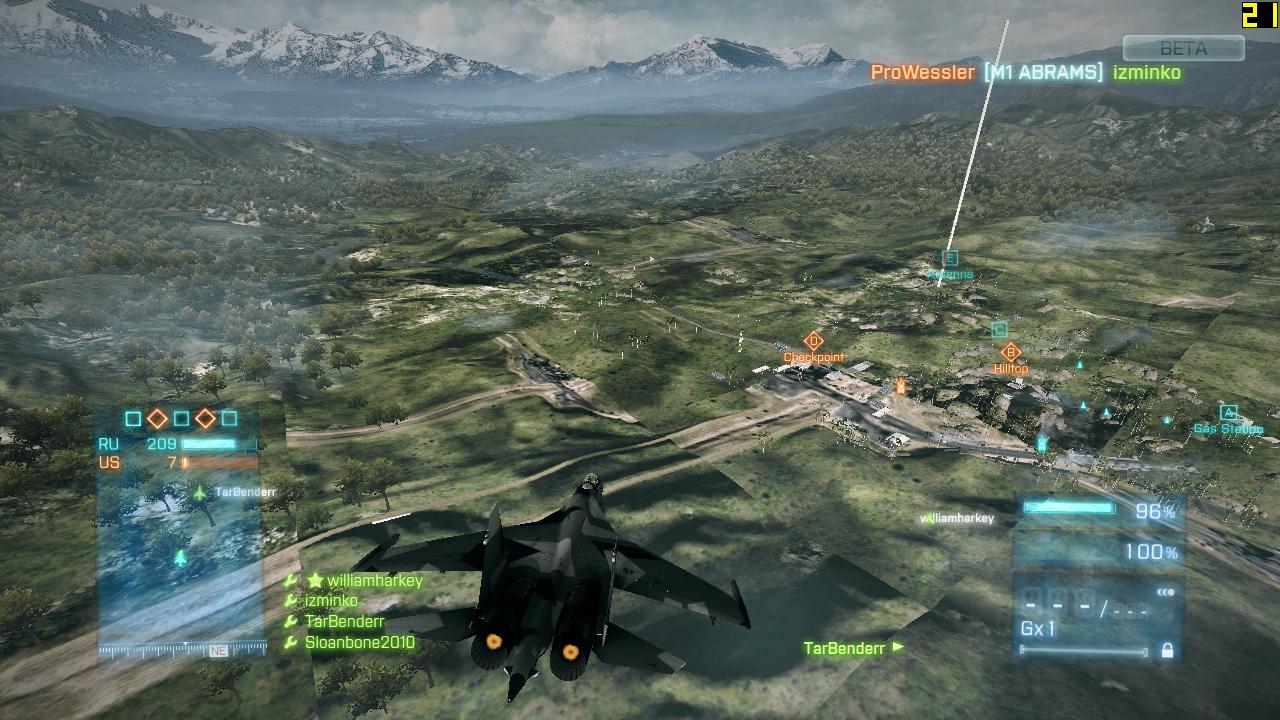
Task: Select Sloanbone2010 in the squad list
Action: 359,642
